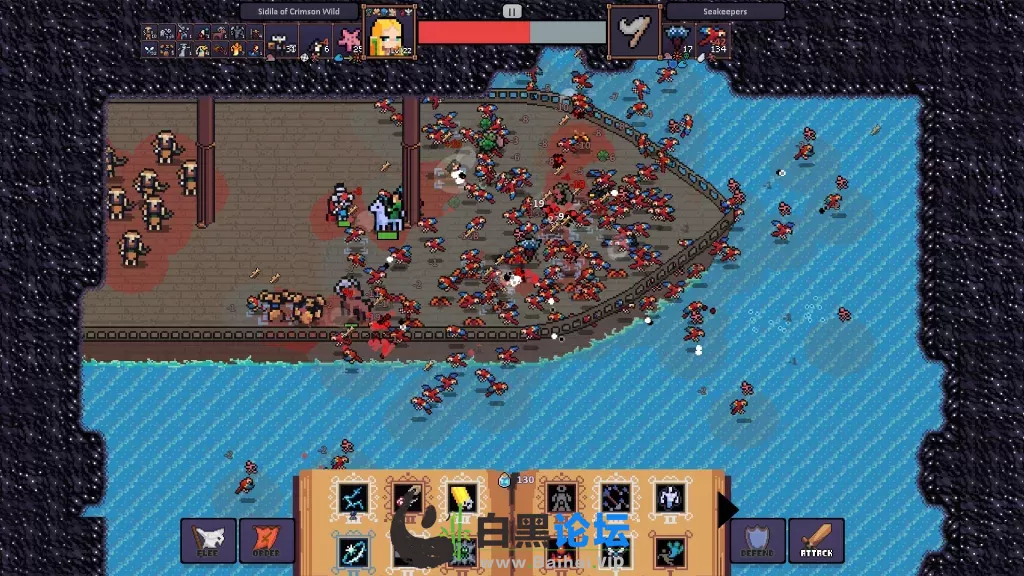Screen dimensions: 1024x576
Task: Turn the spellbook to the next page
Action: 728,510
